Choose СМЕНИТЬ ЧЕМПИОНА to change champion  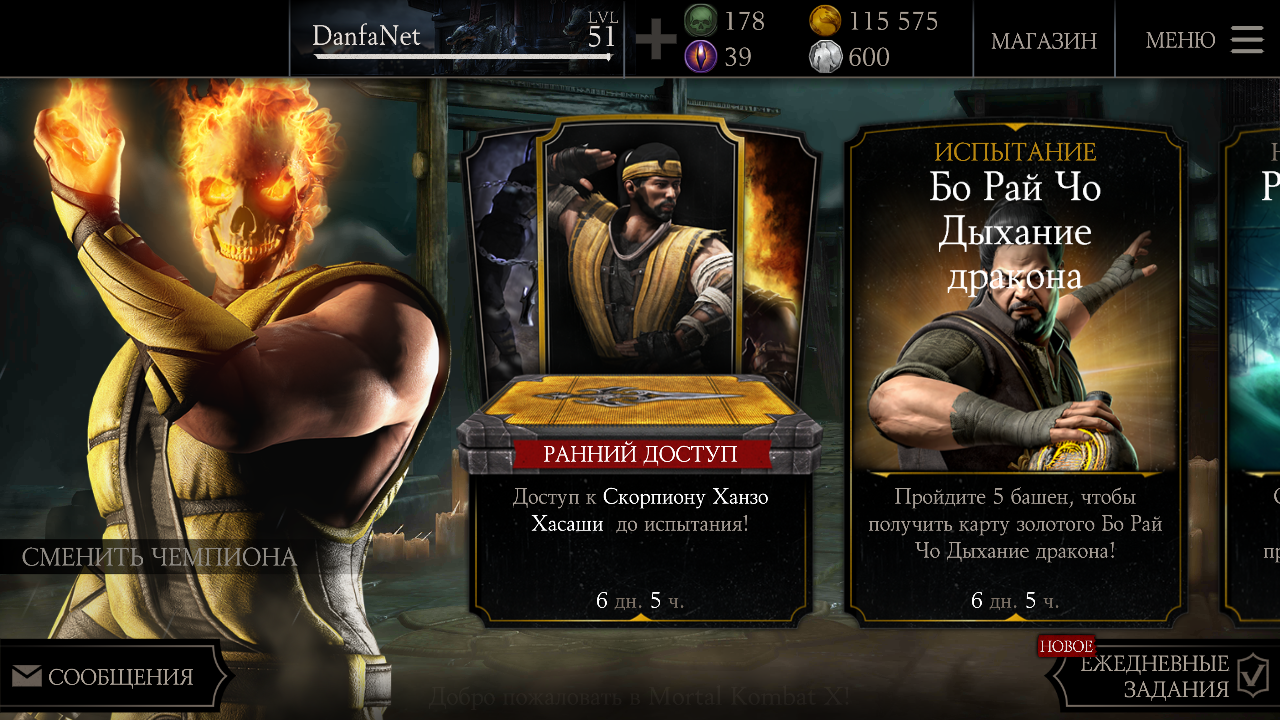tap(159, 557)
